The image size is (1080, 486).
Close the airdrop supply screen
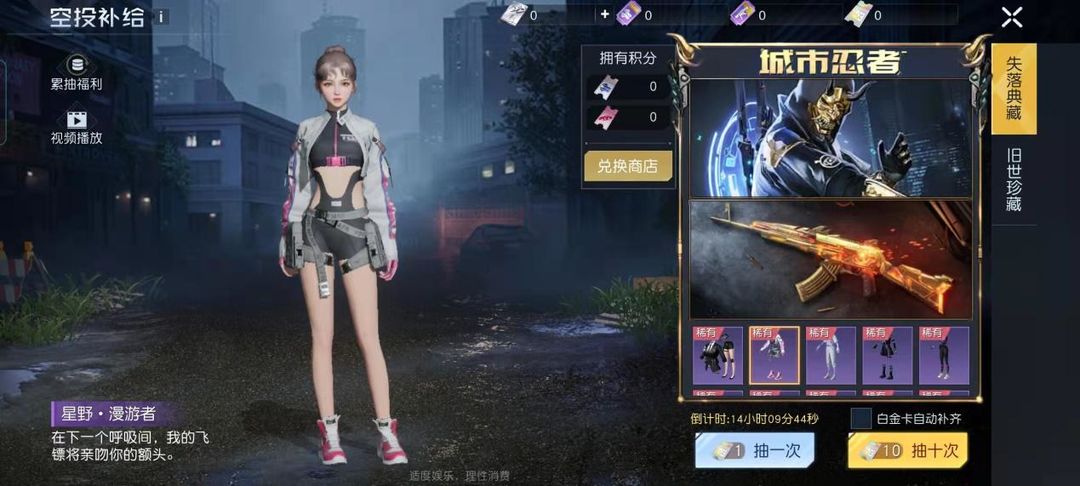click(x=1012, y=17)
